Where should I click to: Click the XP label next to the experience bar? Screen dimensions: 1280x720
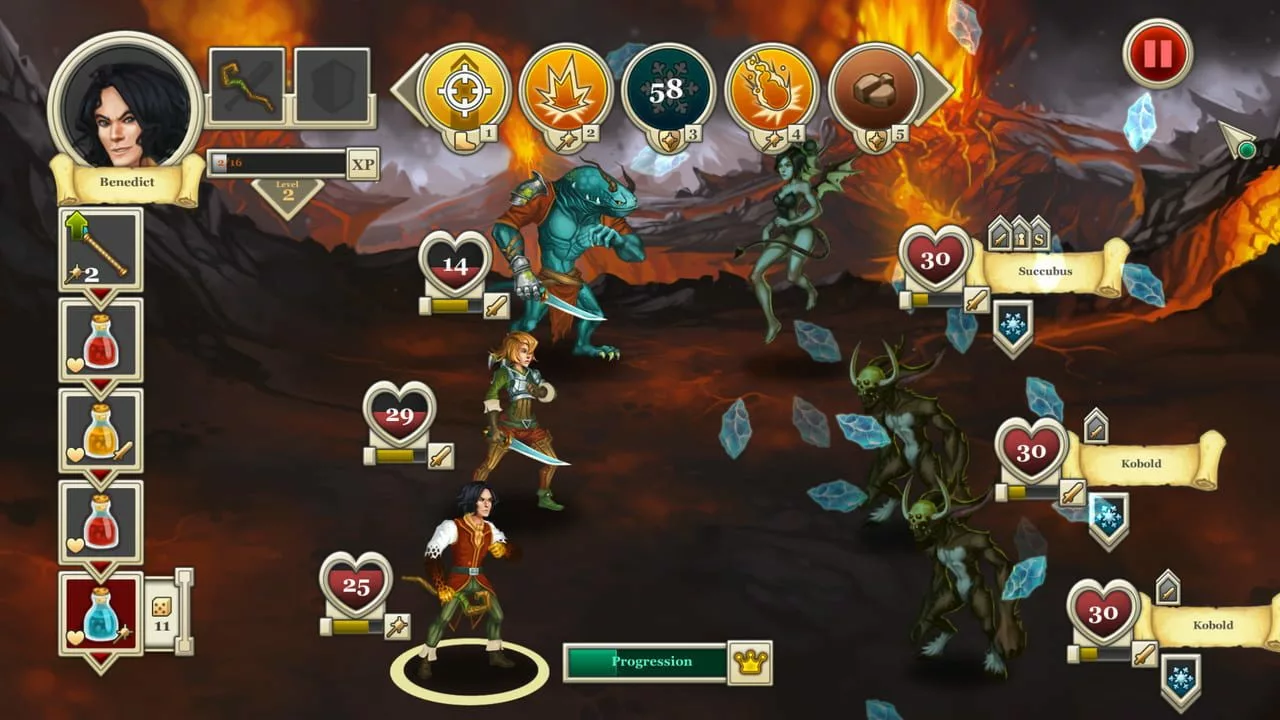[364, 163]
